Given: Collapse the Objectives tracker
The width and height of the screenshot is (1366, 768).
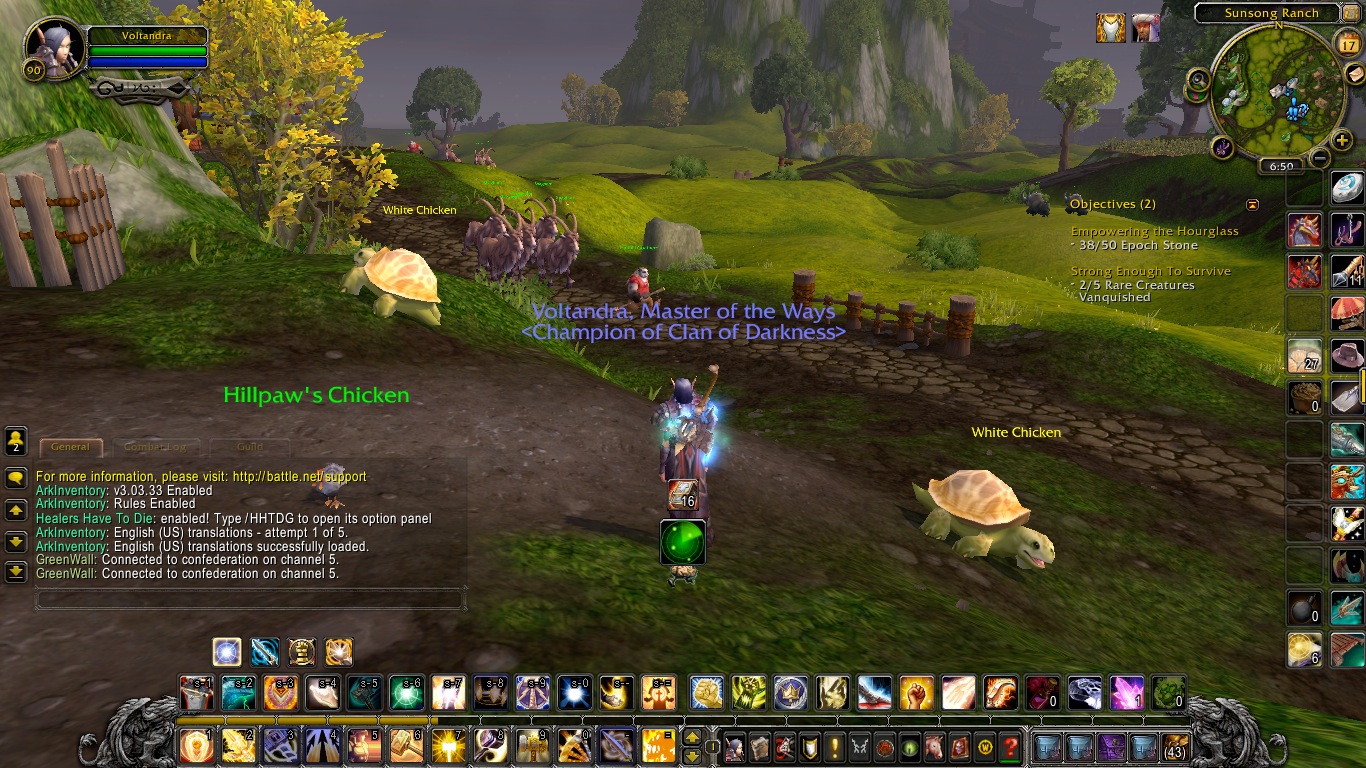Looking at the screenshot, I should [x=1252, y=204].
